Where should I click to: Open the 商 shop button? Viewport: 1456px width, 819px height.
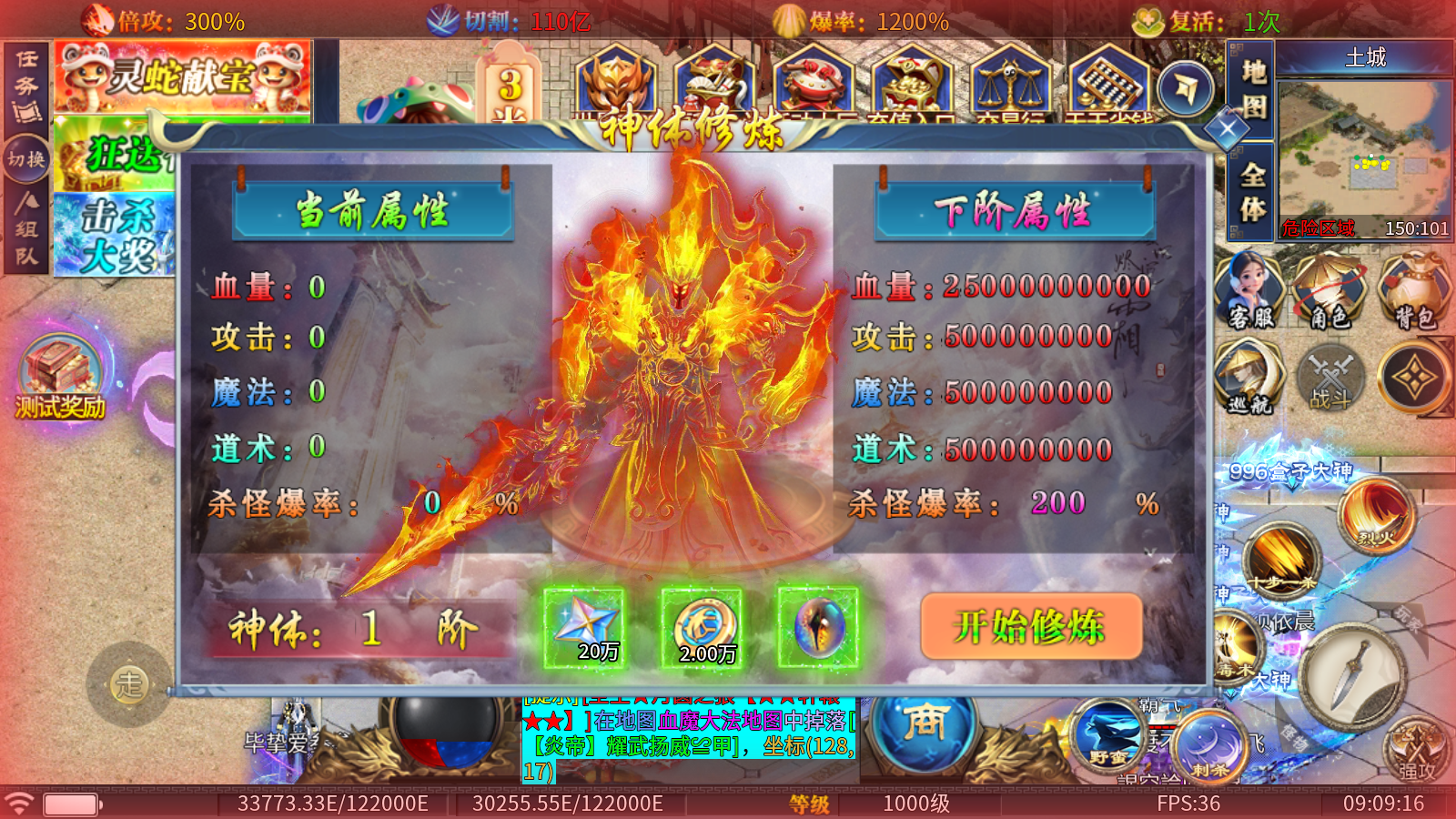(925, 724)
